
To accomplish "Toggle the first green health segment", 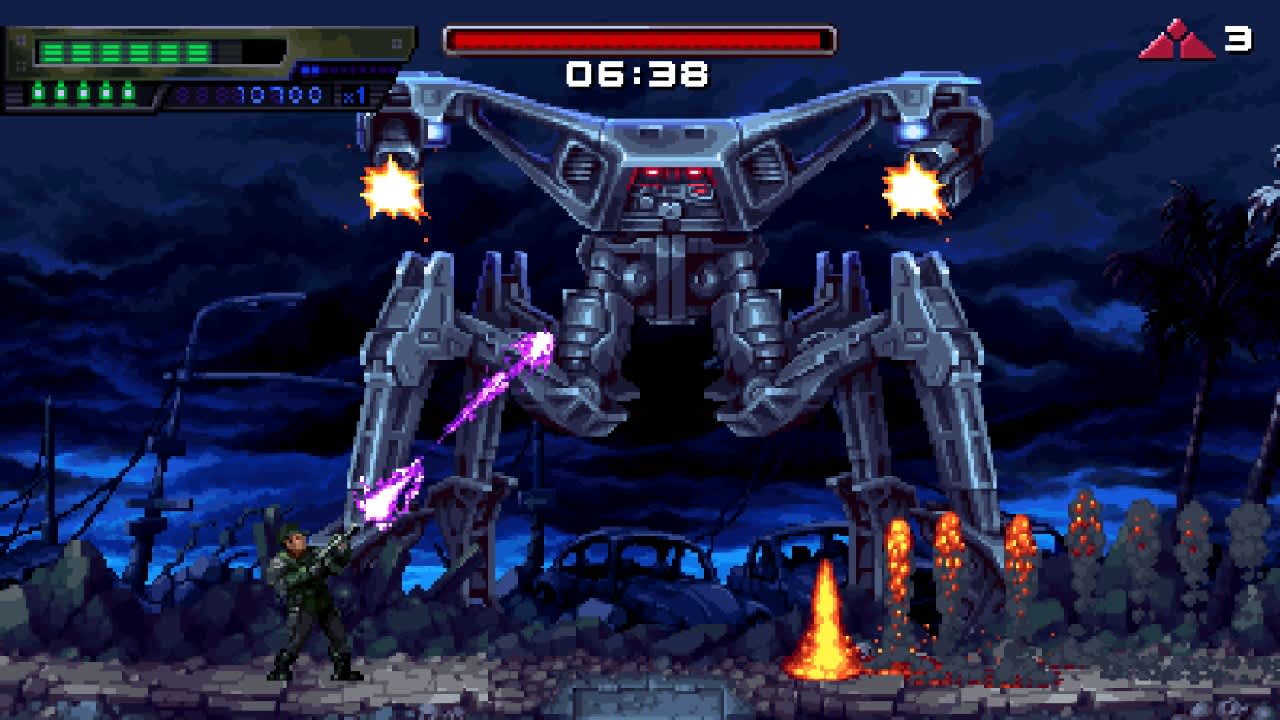I will [54, 50].
